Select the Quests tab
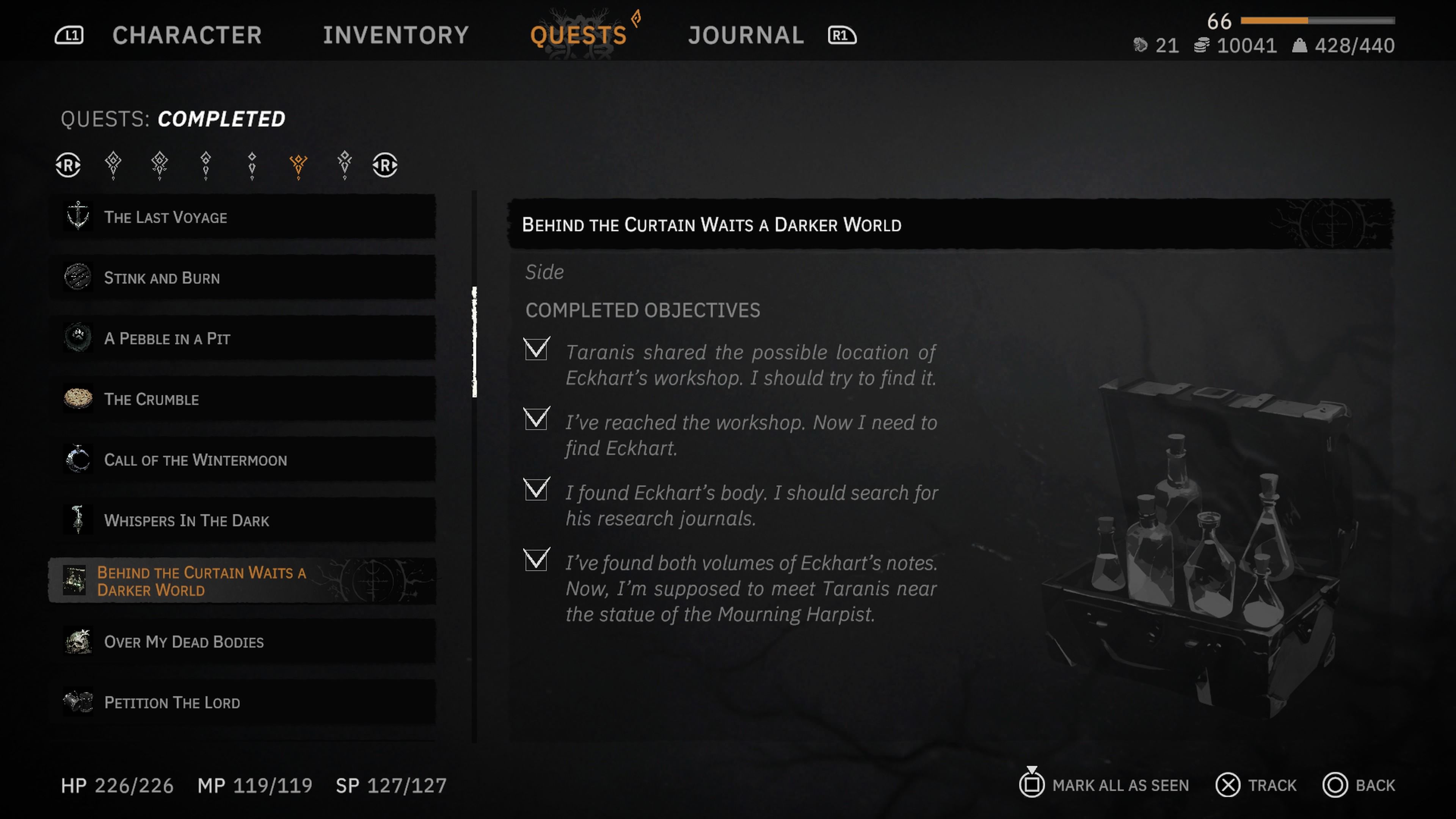 (x=578, y=35)
